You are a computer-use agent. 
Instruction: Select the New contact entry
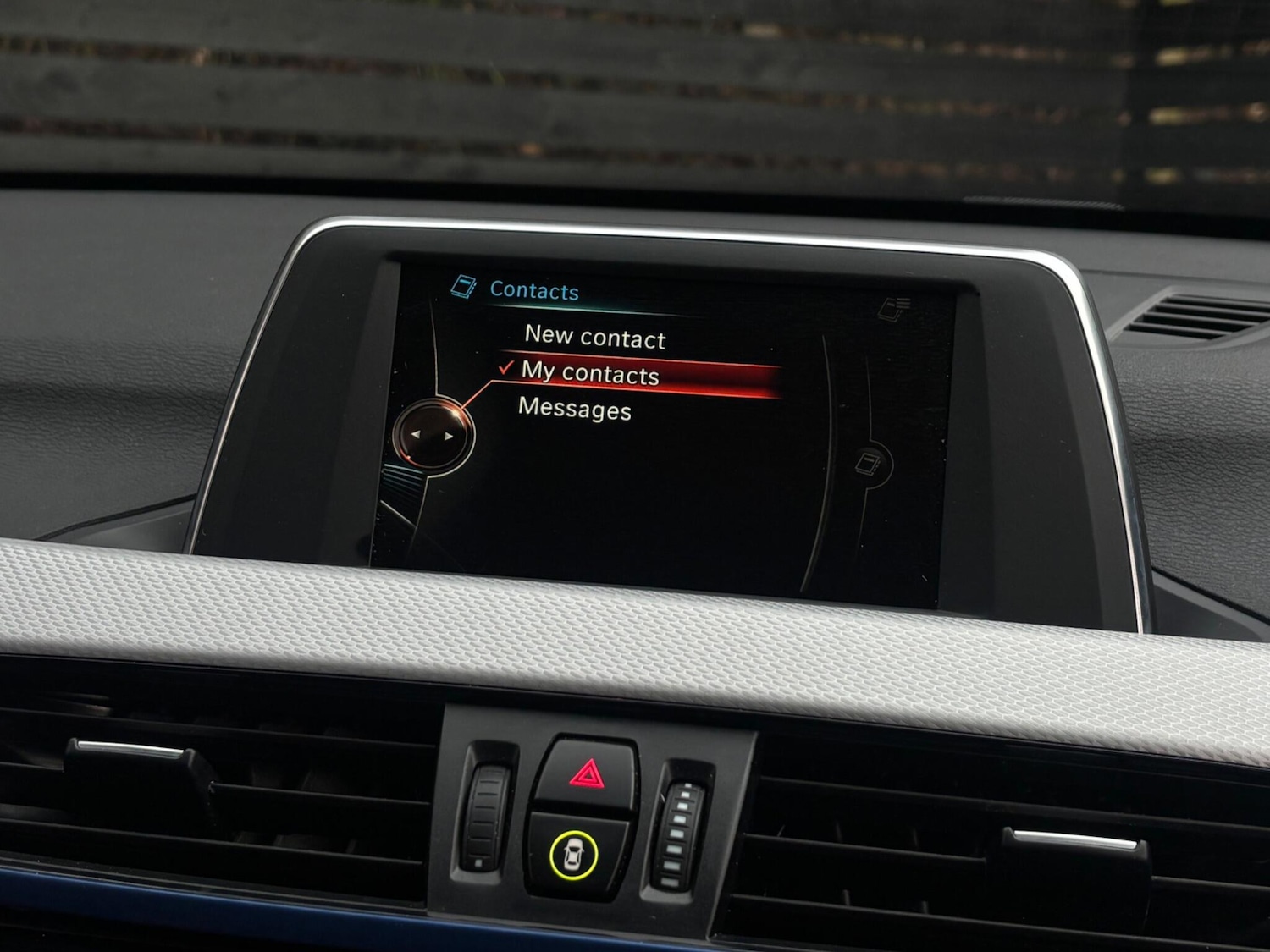pyautogui.click(x=594, y=338)
